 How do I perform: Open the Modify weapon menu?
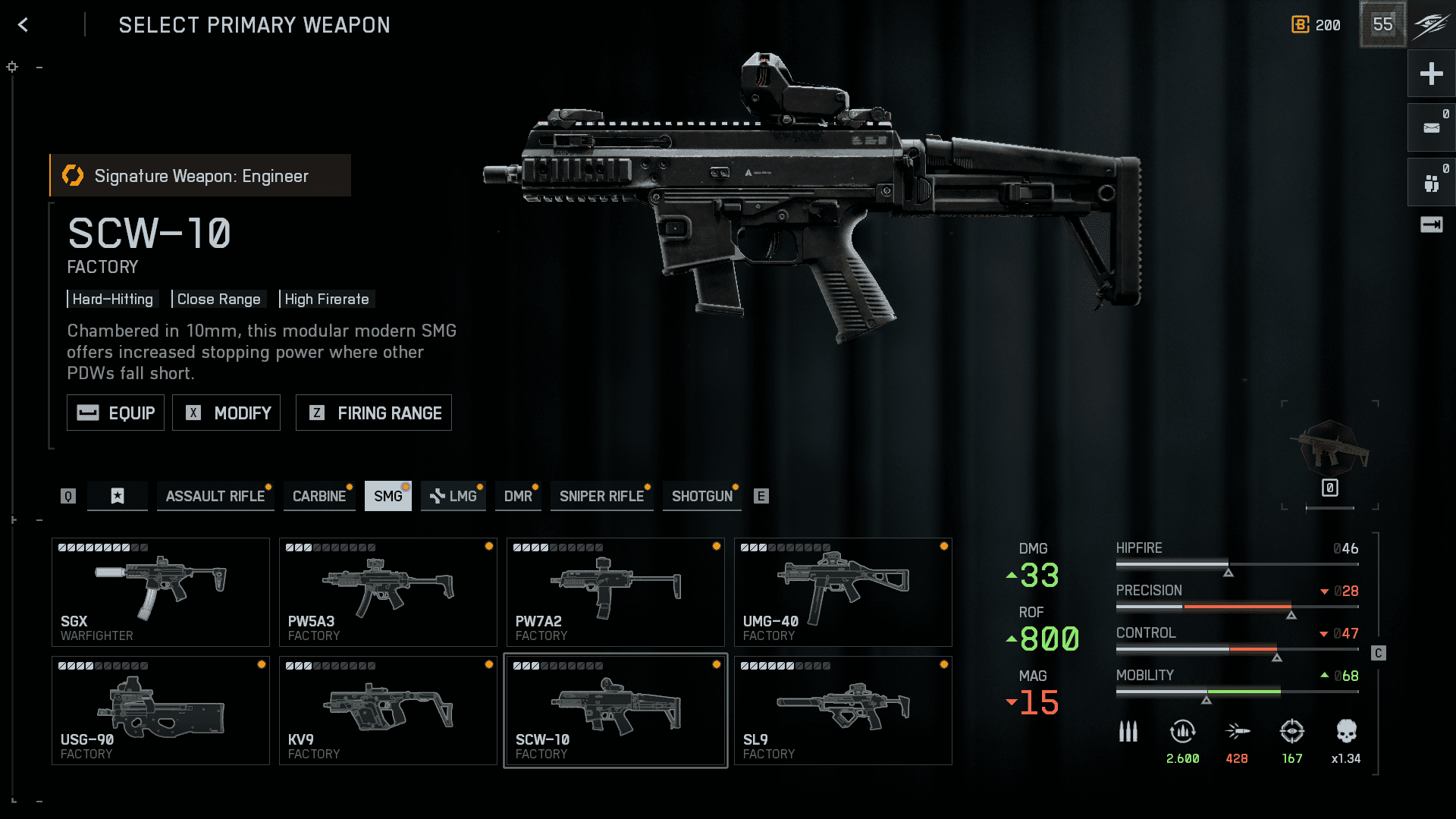(226, 413)
